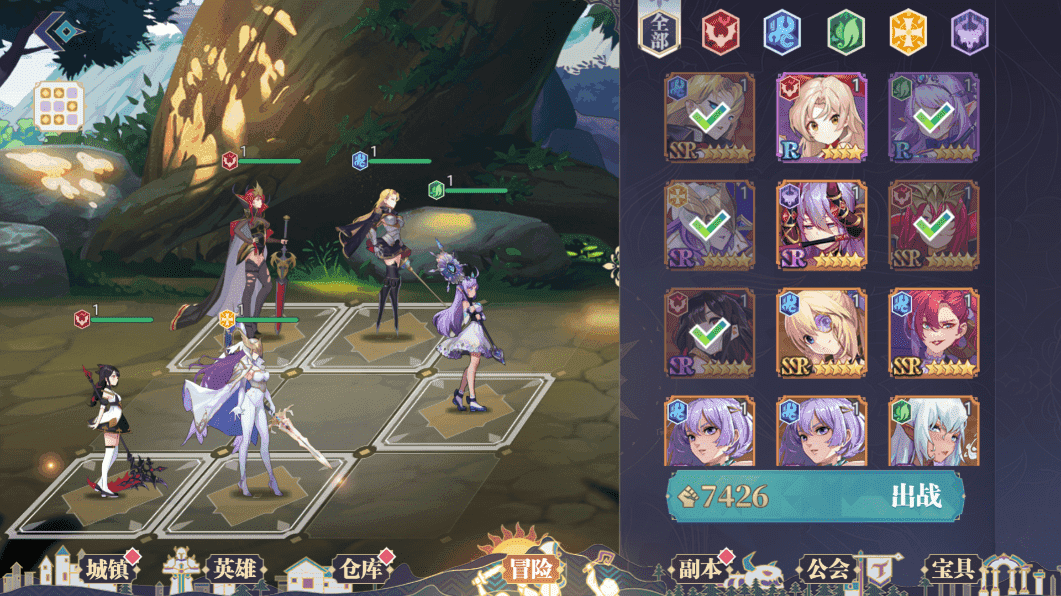Viewport: 1061px width, 596px height.
Task: Open the 仓库 warehouse menu
Action: pos(357,569)
